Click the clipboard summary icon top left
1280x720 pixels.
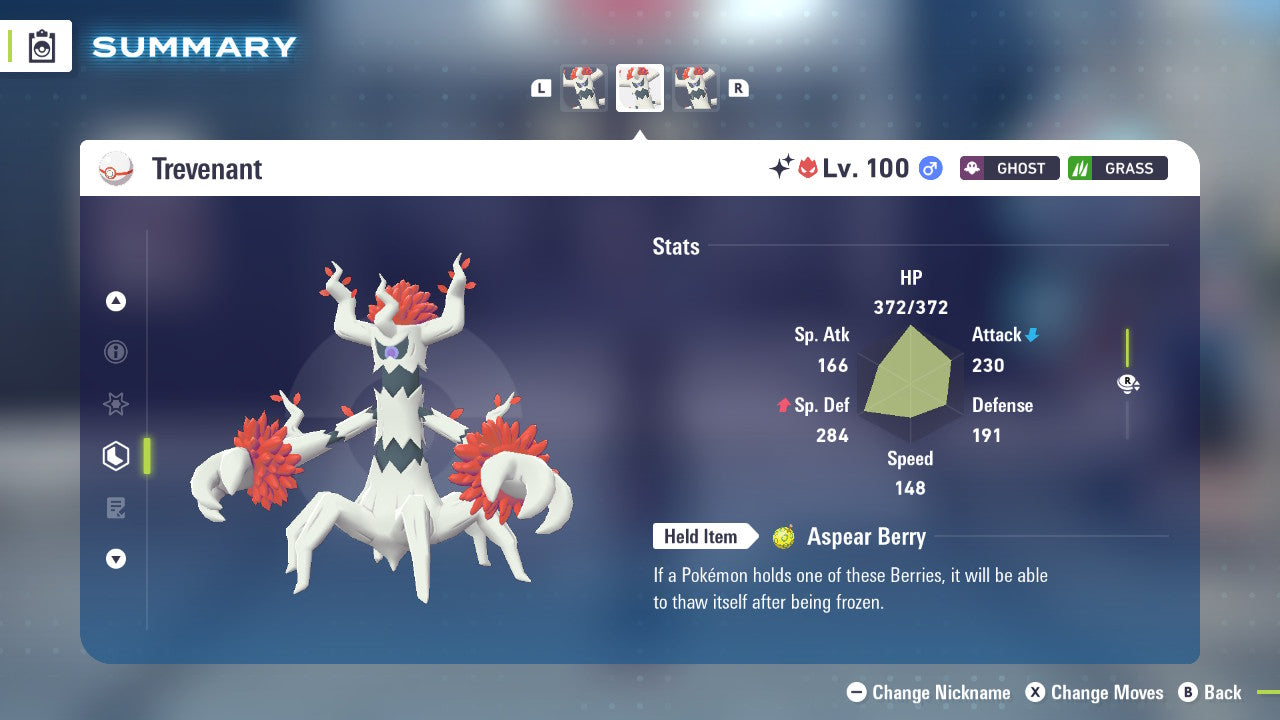click(40, 46)
